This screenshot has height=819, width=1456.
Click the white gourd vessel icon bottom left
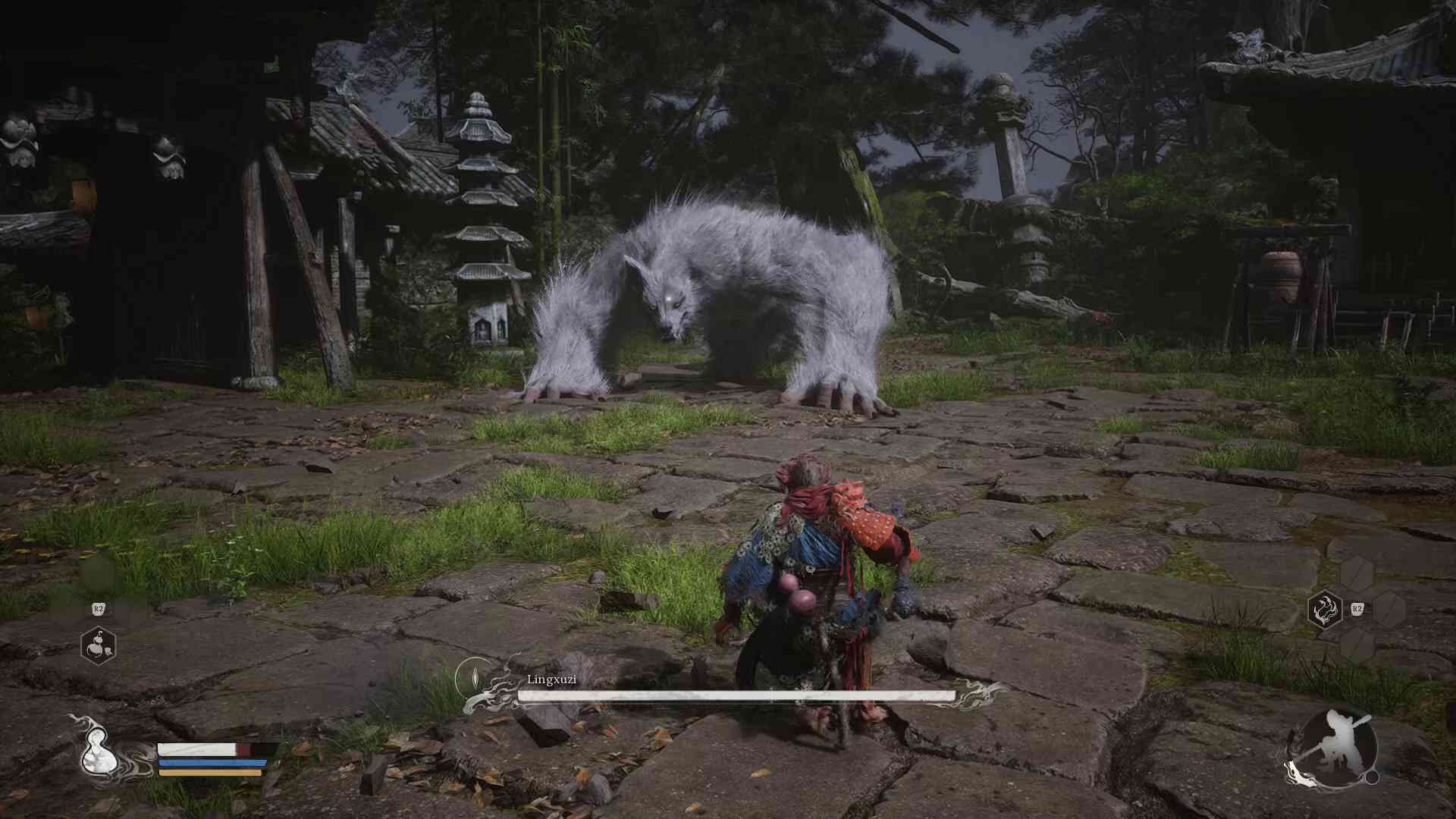pyautogui.click(x=99, y=751)
